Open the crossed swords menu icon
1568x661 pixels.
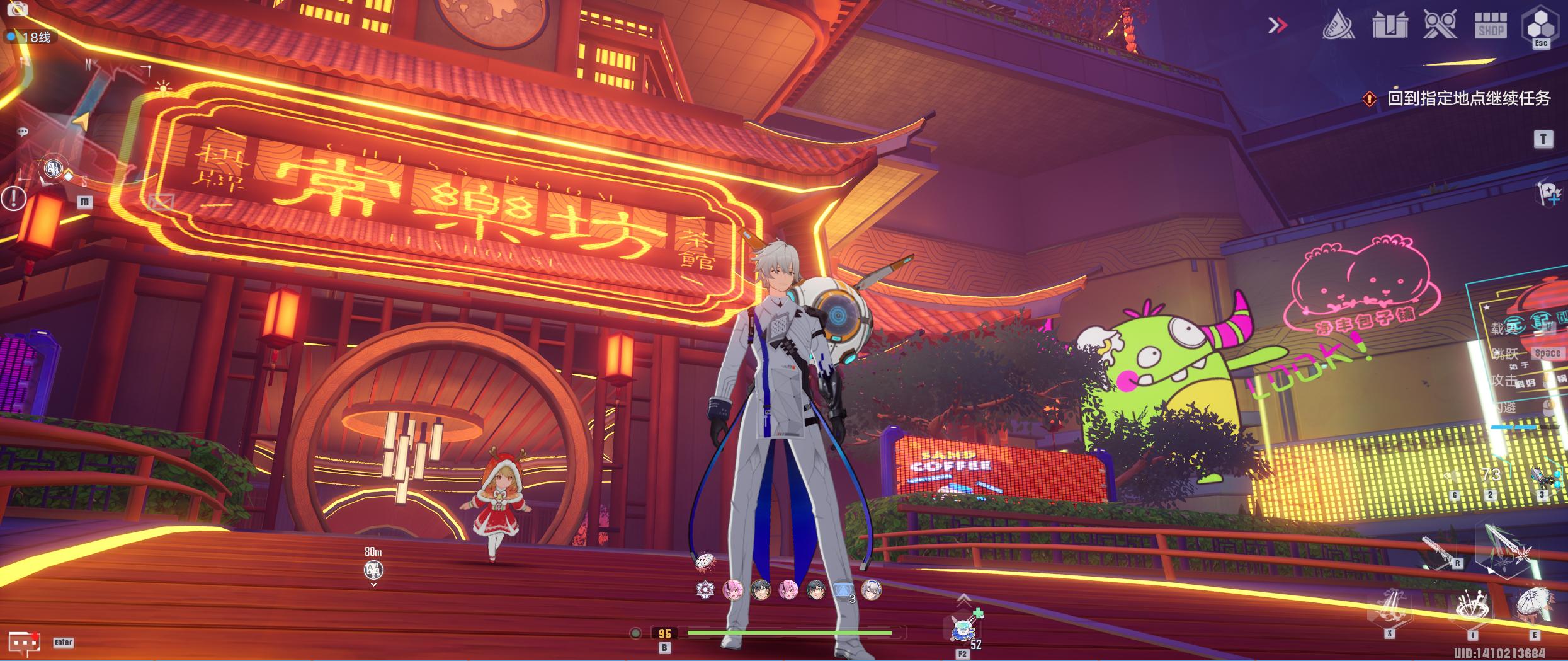[1440, 26]
